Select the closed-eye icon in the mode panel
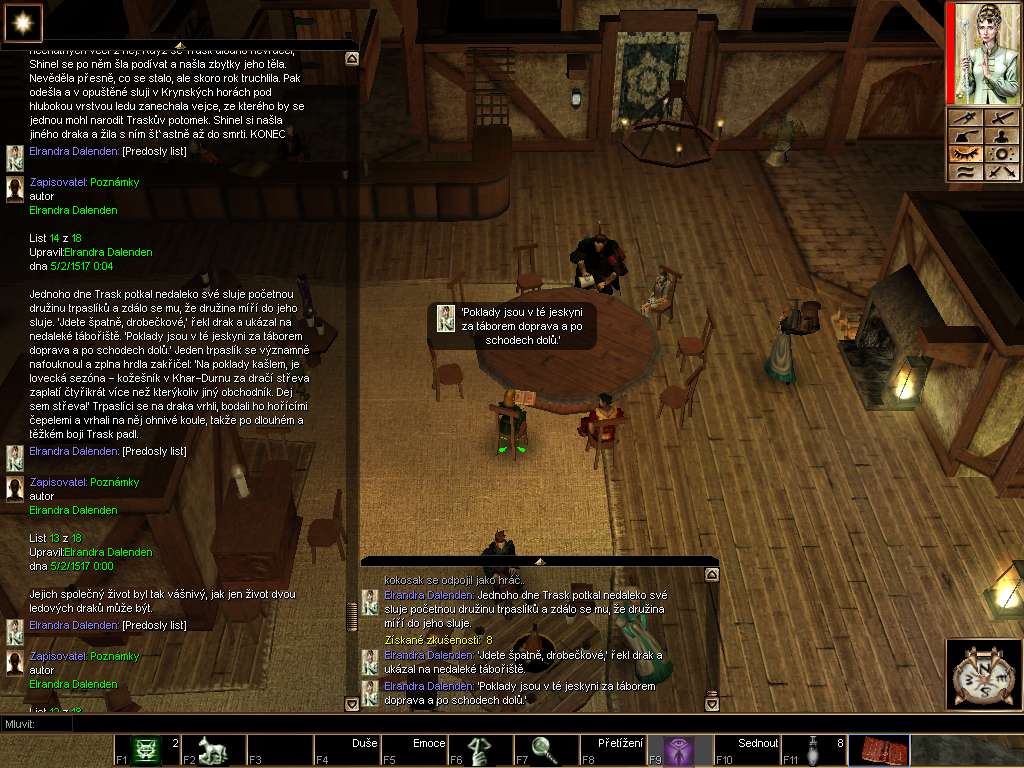 coord(965,154)
